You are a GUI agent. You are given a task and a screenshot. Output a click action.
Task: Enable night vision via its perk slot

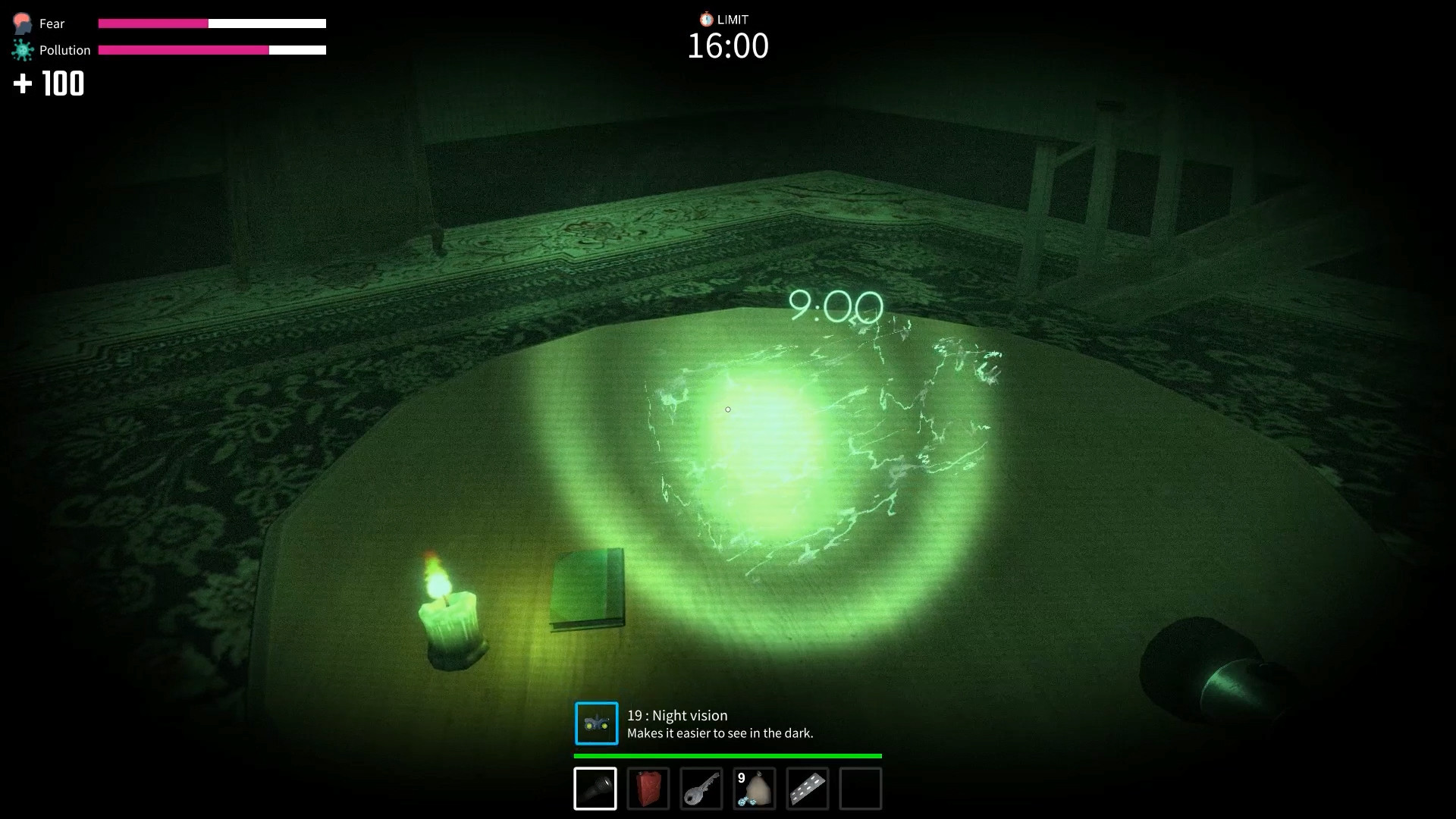click(596, 723)
